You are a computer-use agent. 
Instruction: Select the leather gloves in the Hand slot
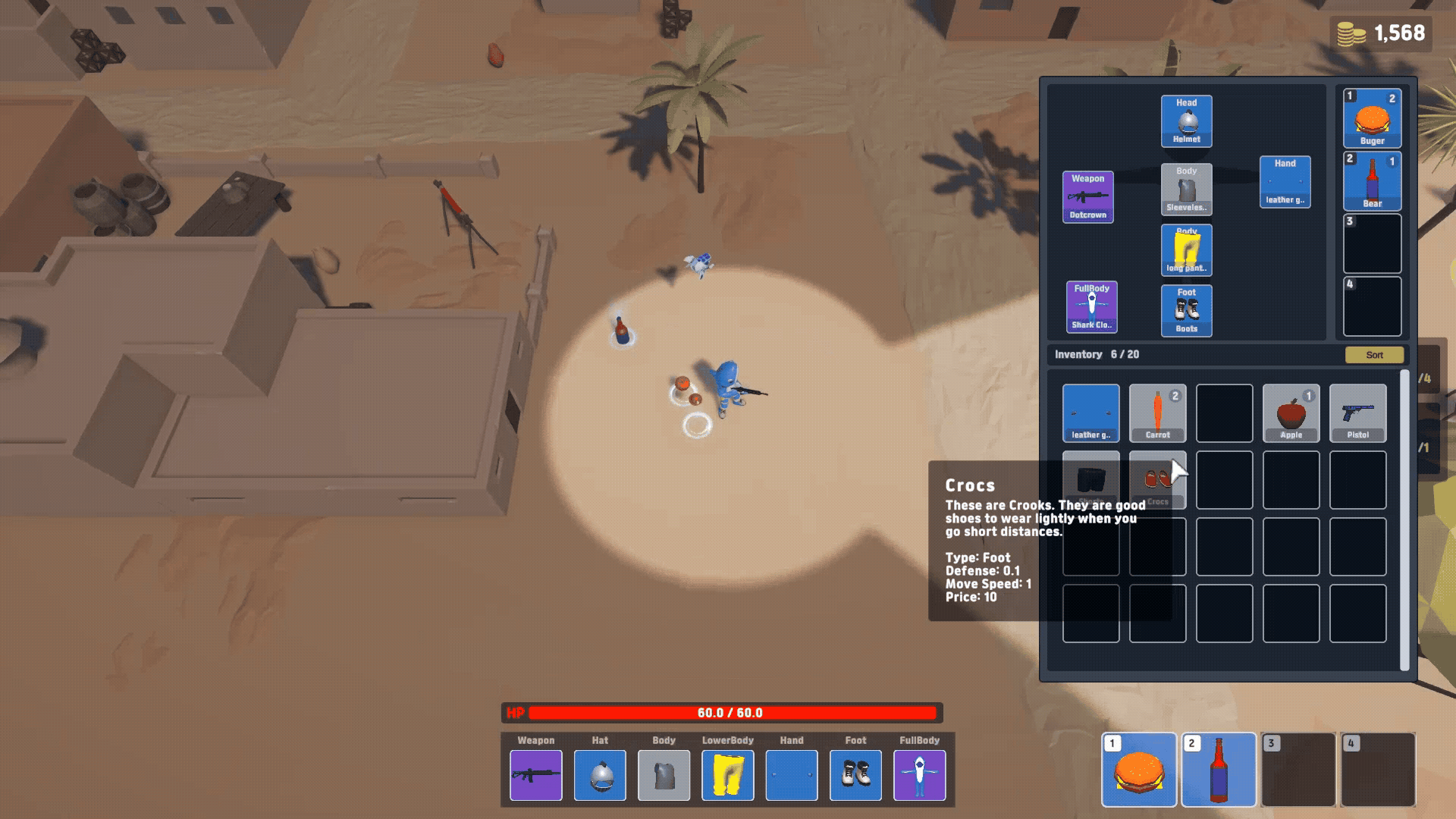coord(1285,180)
